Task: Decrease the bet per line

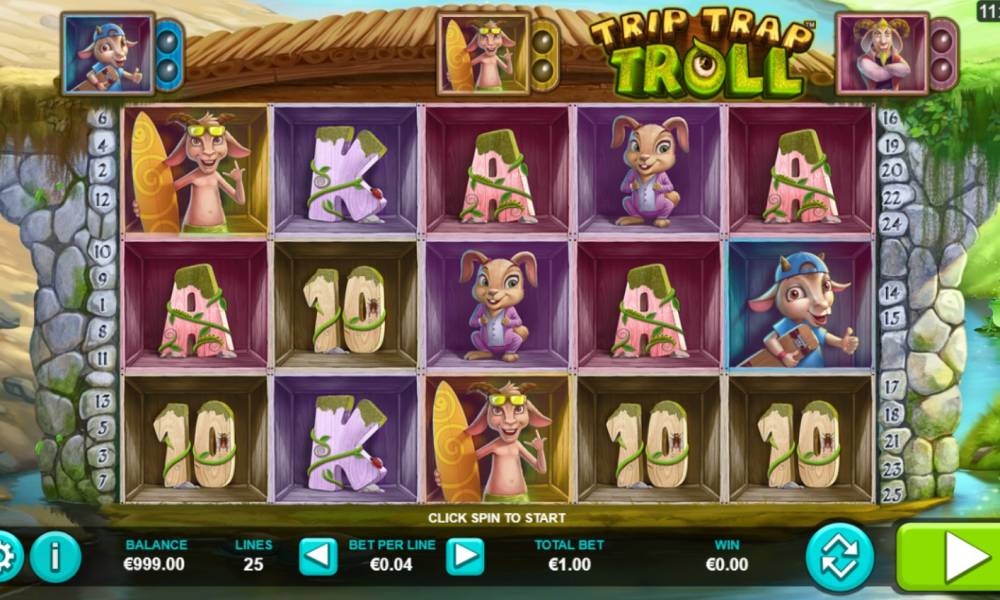Action: (318, 557)
